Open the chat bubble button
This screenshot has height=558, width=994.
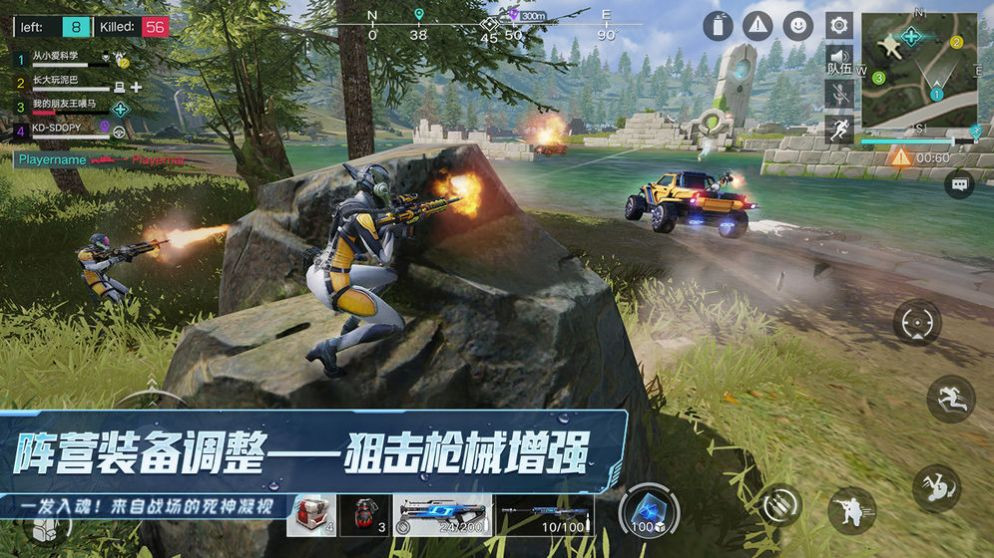click(959, 184)
